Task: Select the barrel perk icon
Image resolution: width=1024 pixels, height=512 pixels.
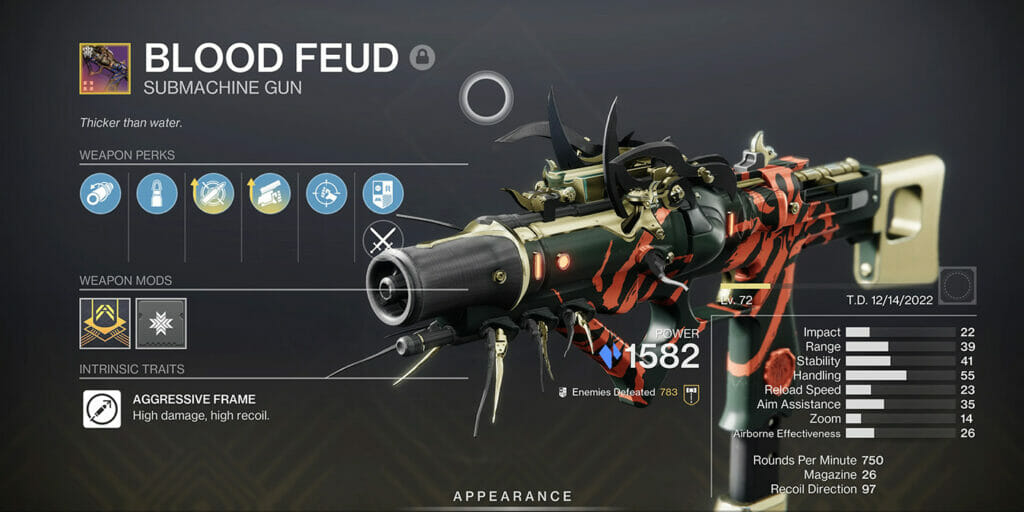Action: [x=100, y=193]
